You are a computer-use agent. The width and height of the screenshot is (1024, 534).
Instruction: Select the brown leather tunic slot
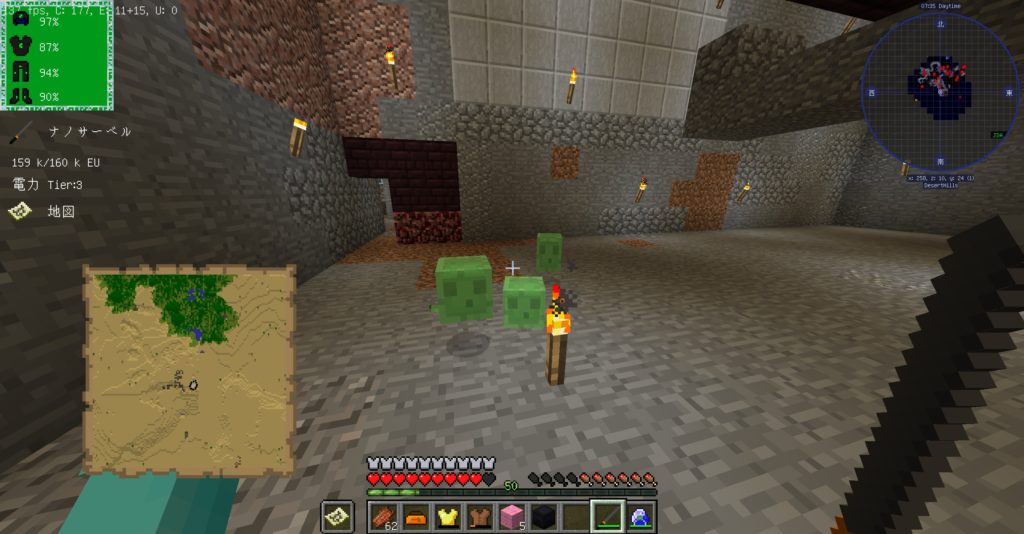480,516
